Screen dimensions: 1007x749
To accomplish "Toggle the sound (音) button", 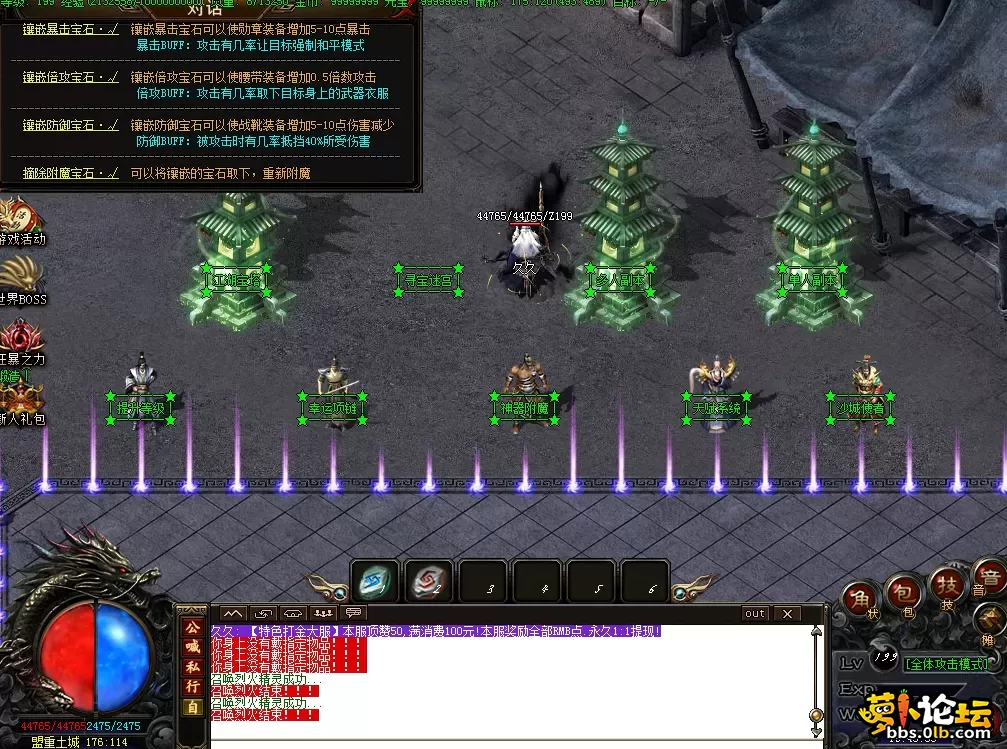I will coord(988,578).
